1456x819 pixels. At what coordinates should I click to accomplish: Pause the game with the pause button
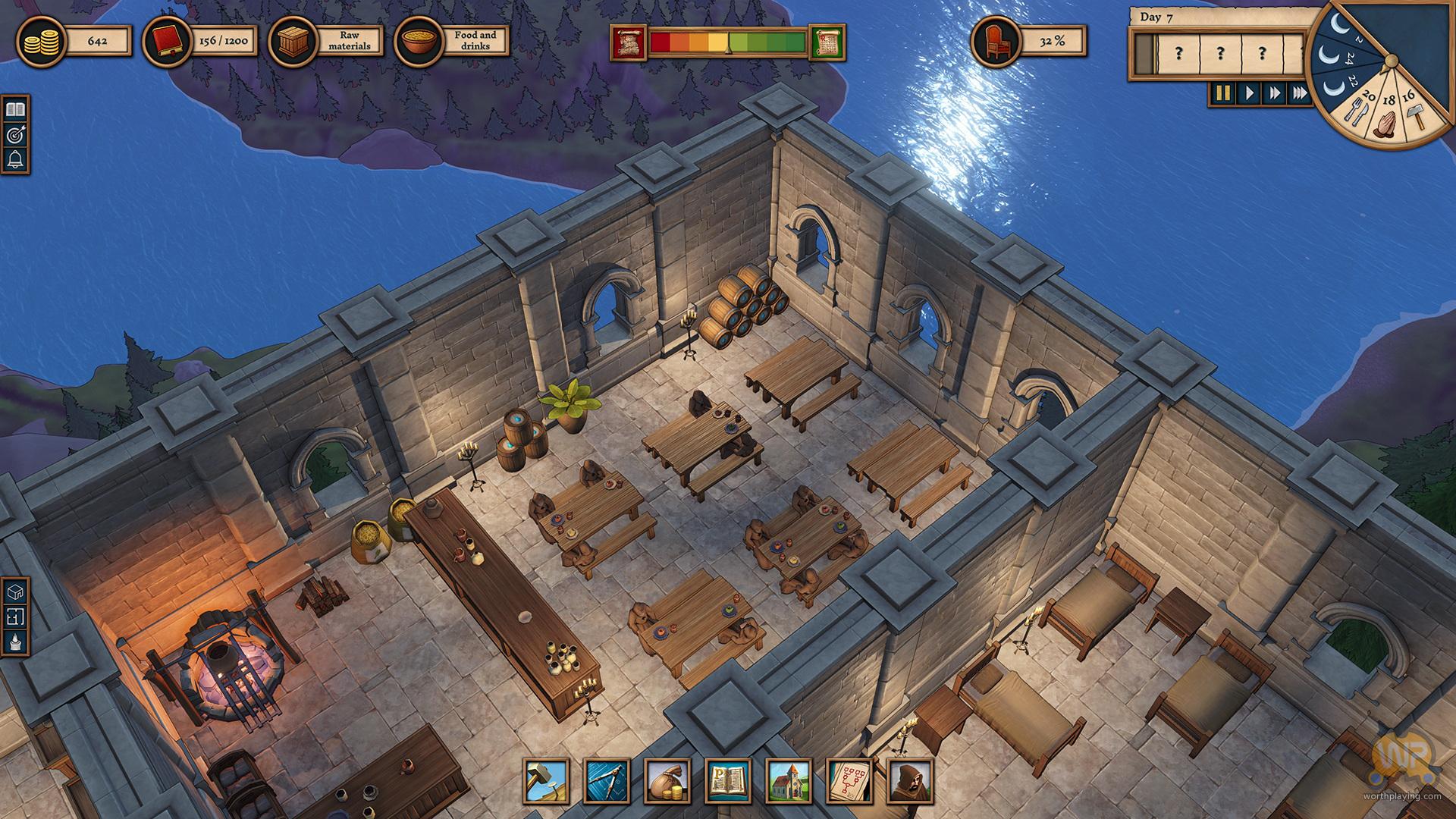(1222, 93)
